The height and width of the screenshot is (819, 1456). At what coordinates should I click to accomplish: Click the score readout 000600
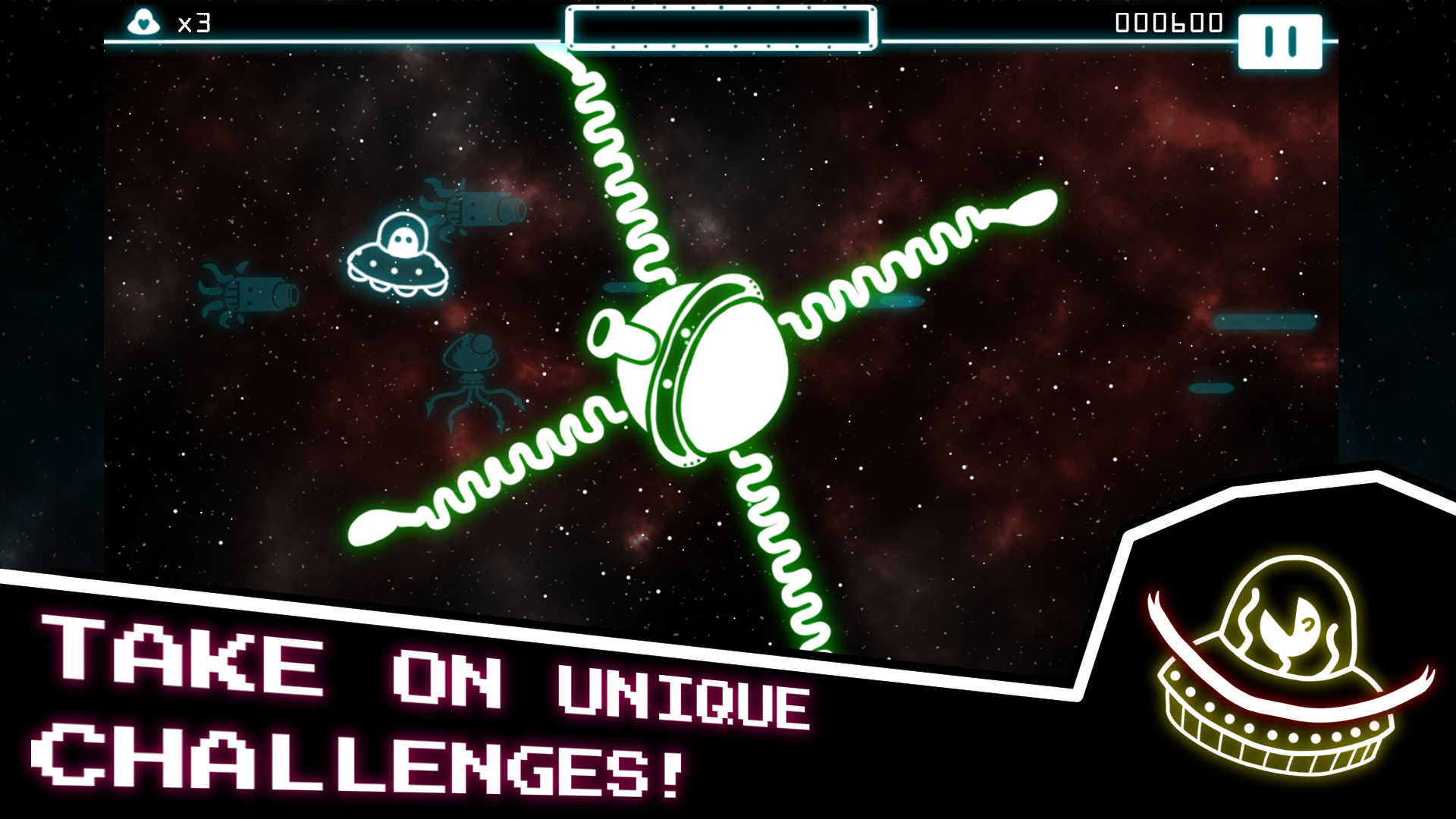click(1170, 23)
